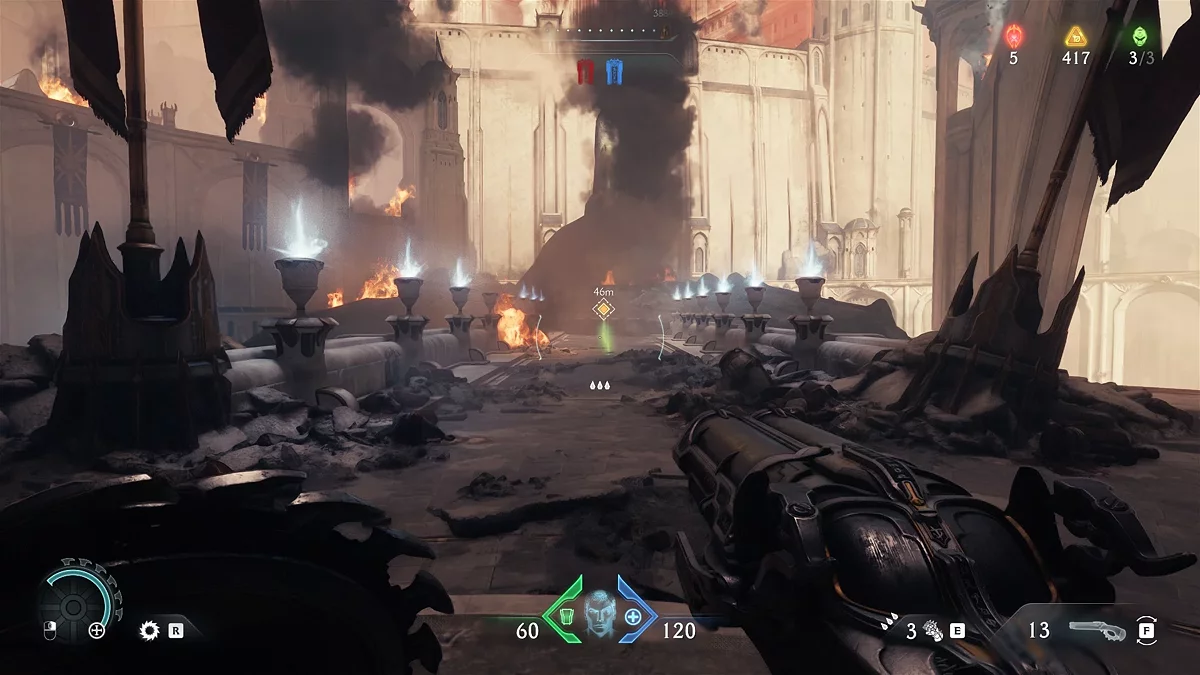Activate the spinning sawblade ability icon
Screen dimensions: 1200x675
[150, 630]
